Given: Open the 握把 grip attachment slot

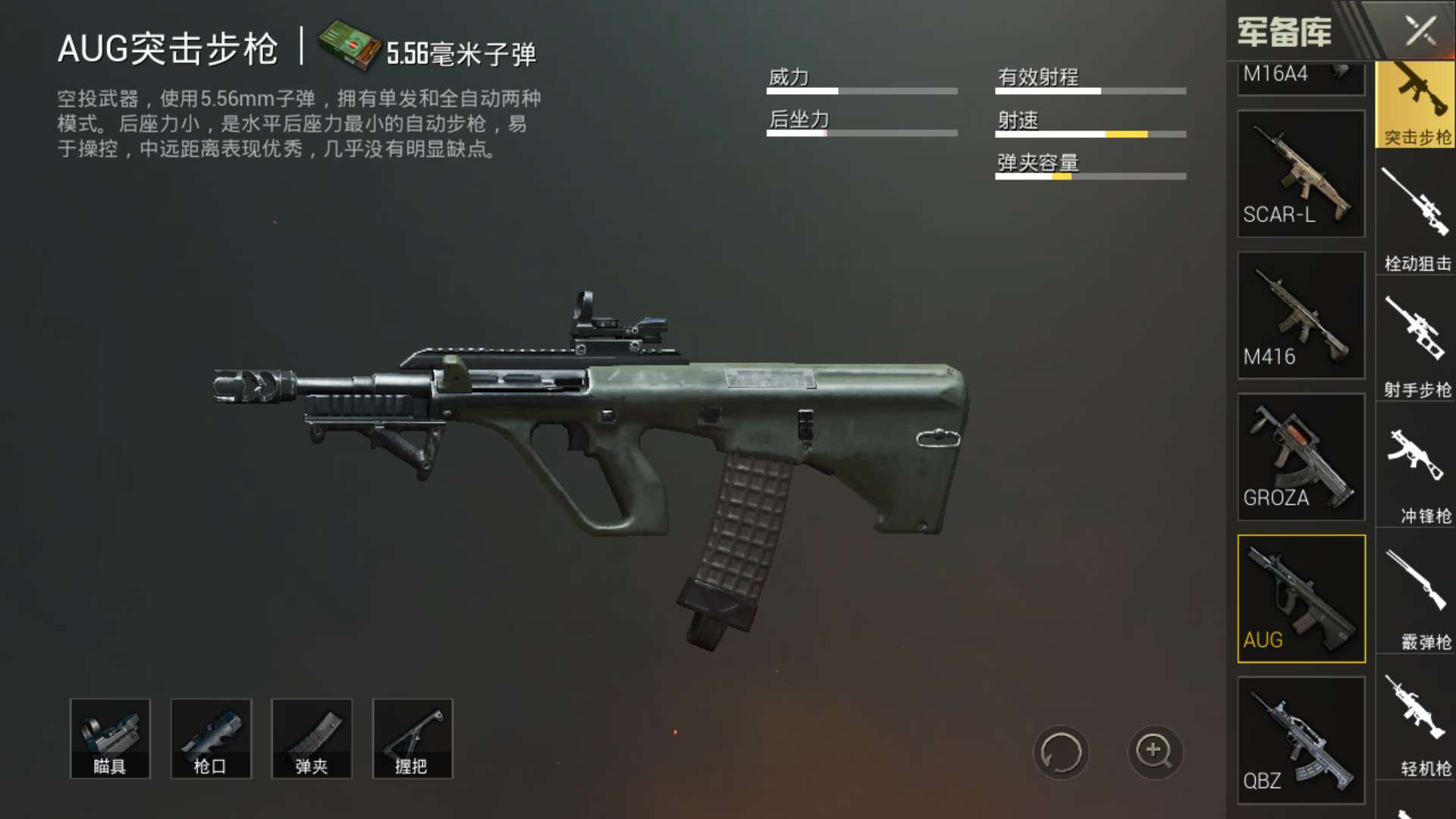Looking at the screenshot, I should coord(413,739).
